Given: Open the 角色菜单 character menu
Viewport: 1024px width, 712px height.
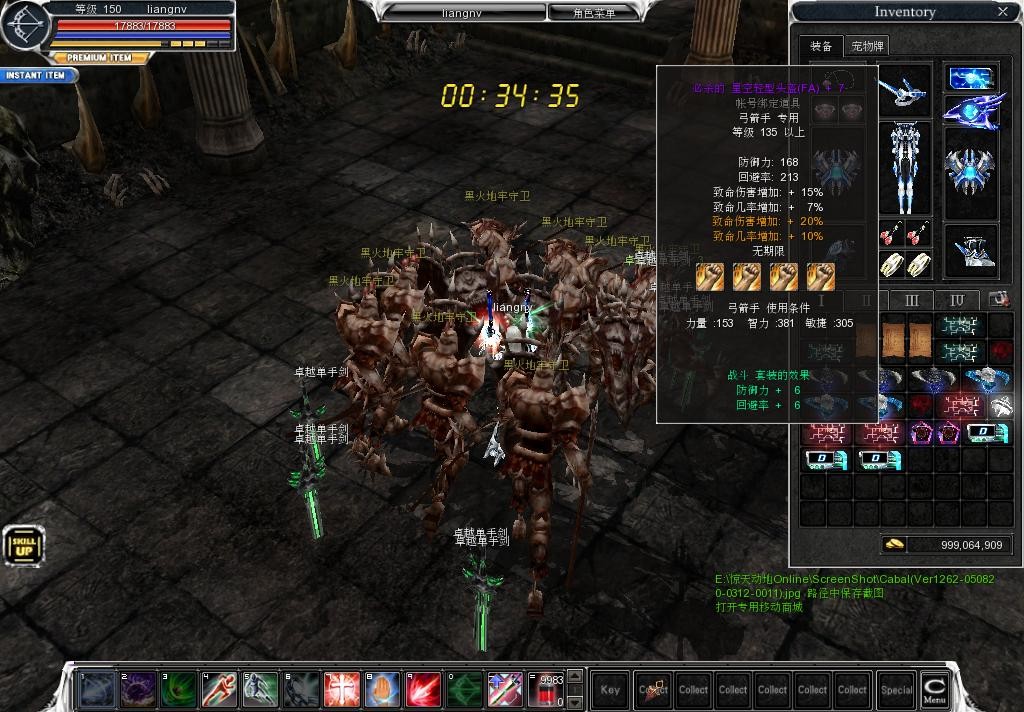Looking at the screenshot, I should [594, 13].
